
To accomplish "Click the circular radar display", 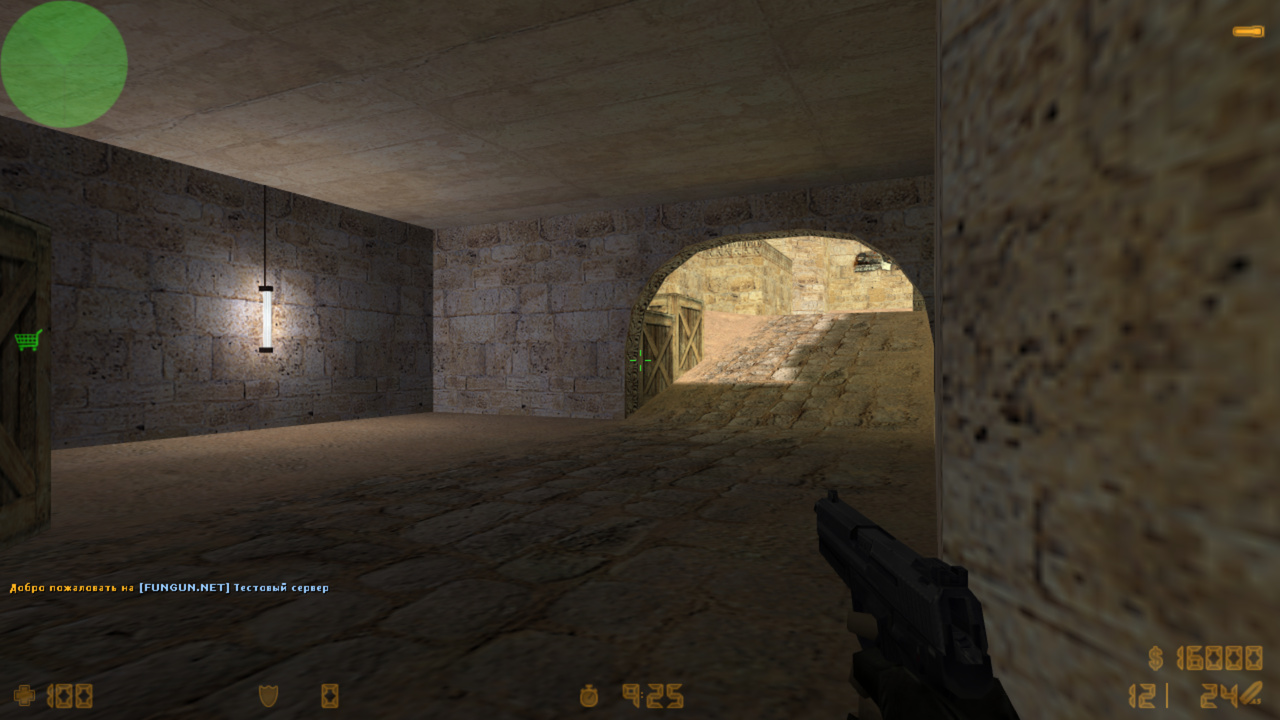I will coord(64,63).
